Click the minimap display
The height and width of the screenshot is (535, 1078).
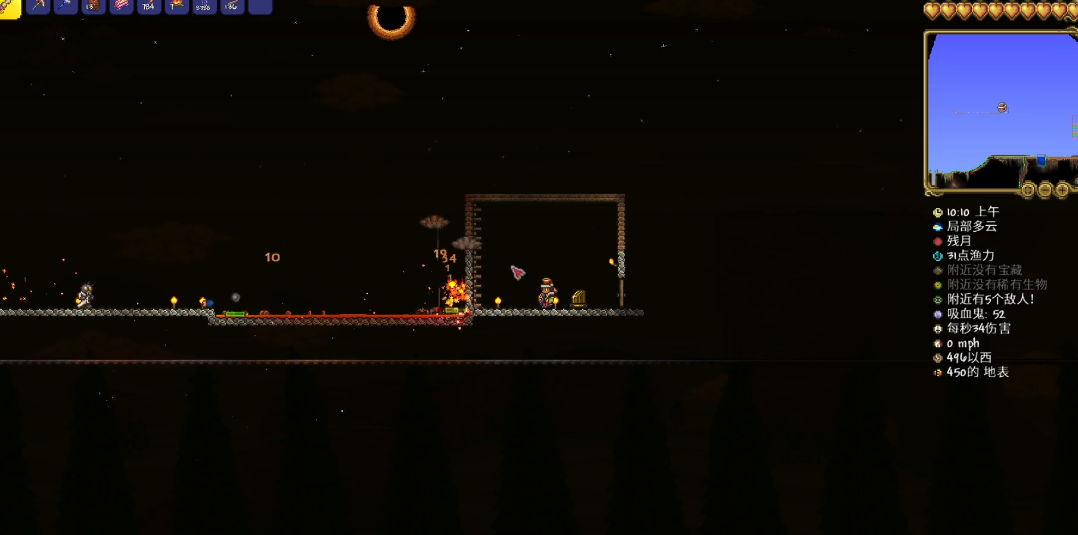pyautogui.click(x=1000, y=108)
